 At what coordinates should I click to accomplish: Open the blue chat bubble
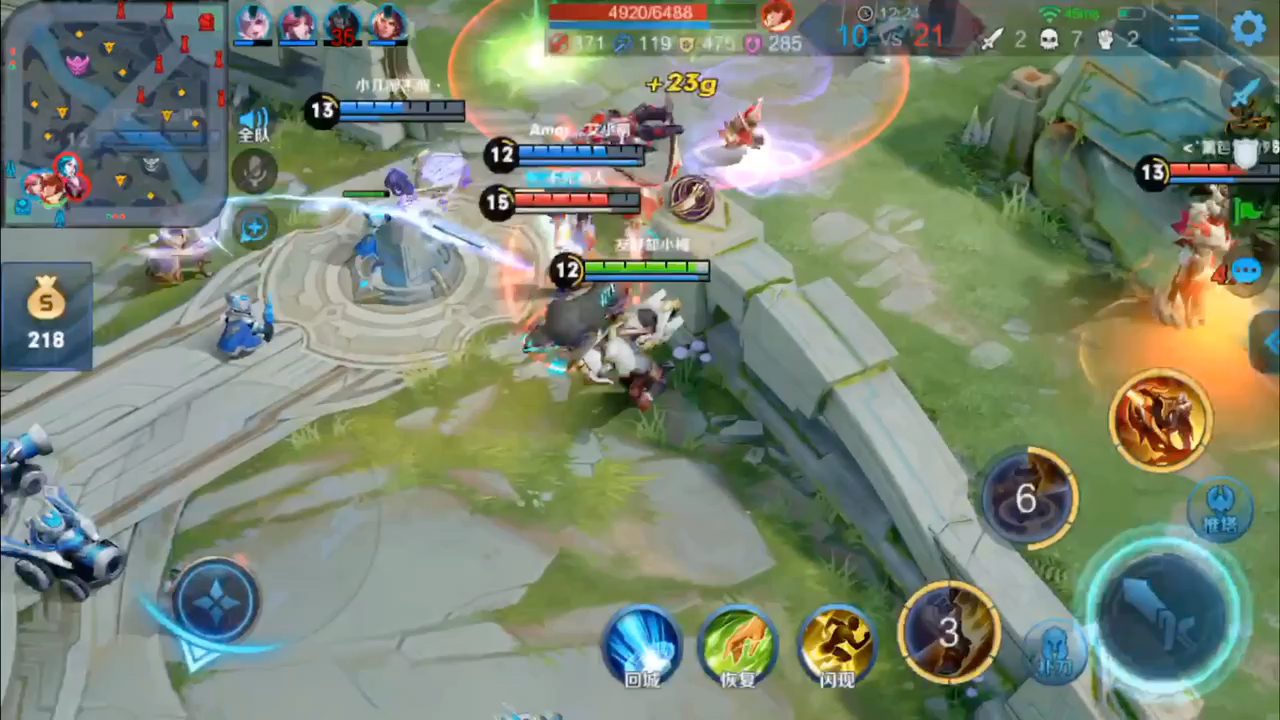pyautogui.click(x=1246, y=271)
